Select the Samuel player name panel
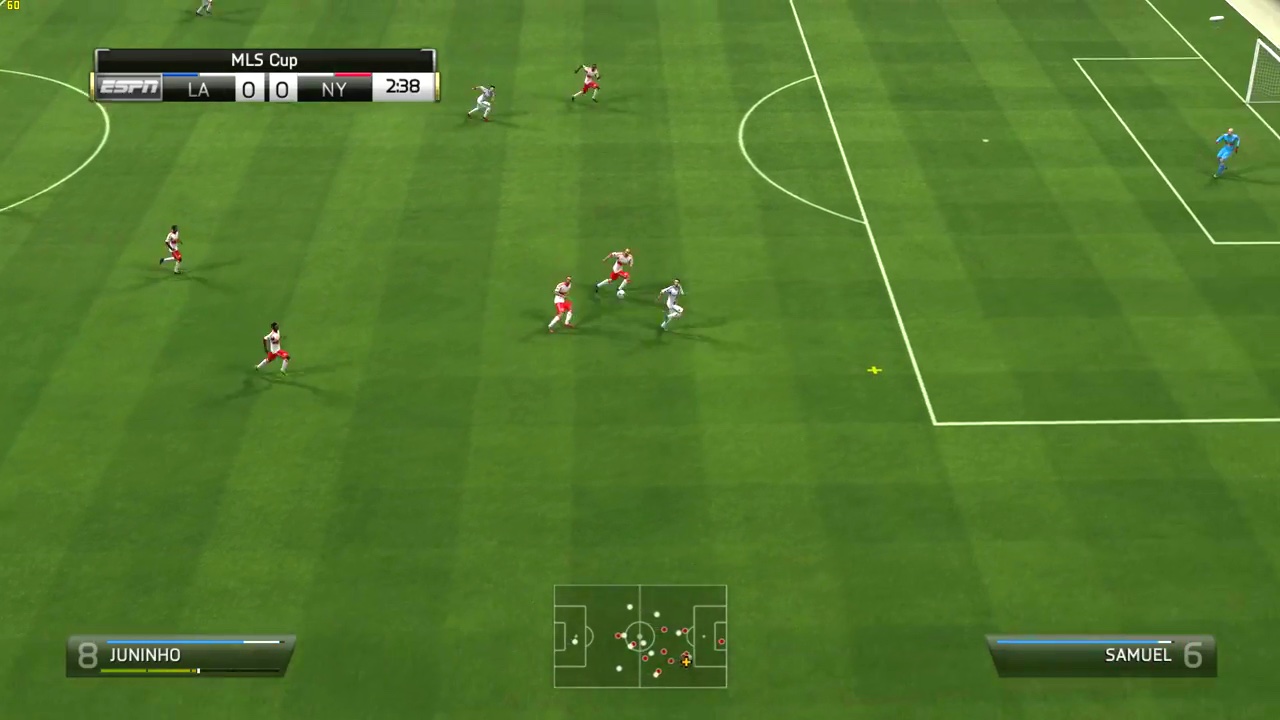 click(1100, 656)
